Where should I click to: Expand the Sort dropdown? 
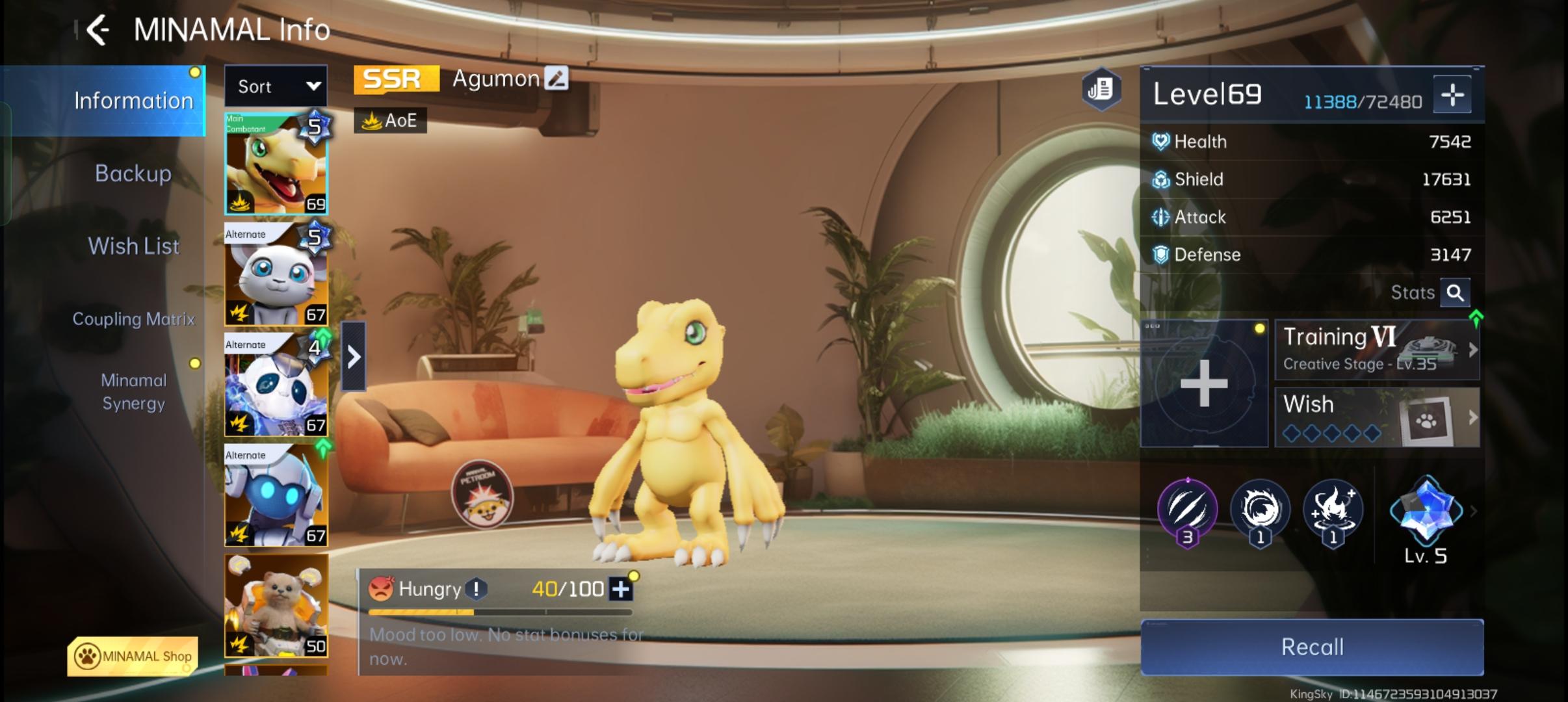[x=276, y=86]
